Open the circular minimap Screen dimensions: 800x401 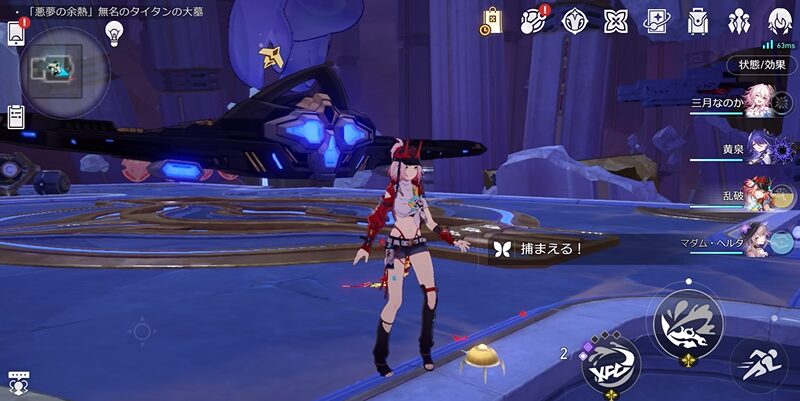(x=63, y=69)
